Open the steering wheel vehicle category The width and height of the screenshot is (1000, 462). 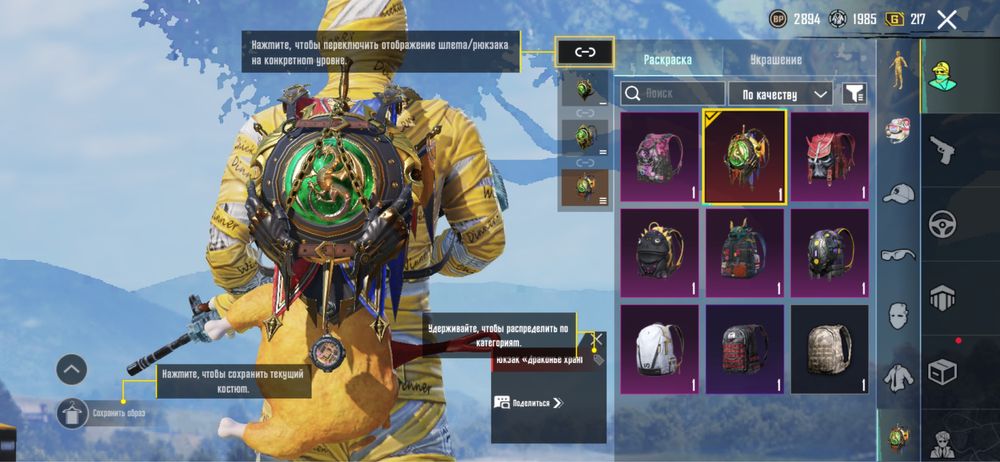point(942,223)
